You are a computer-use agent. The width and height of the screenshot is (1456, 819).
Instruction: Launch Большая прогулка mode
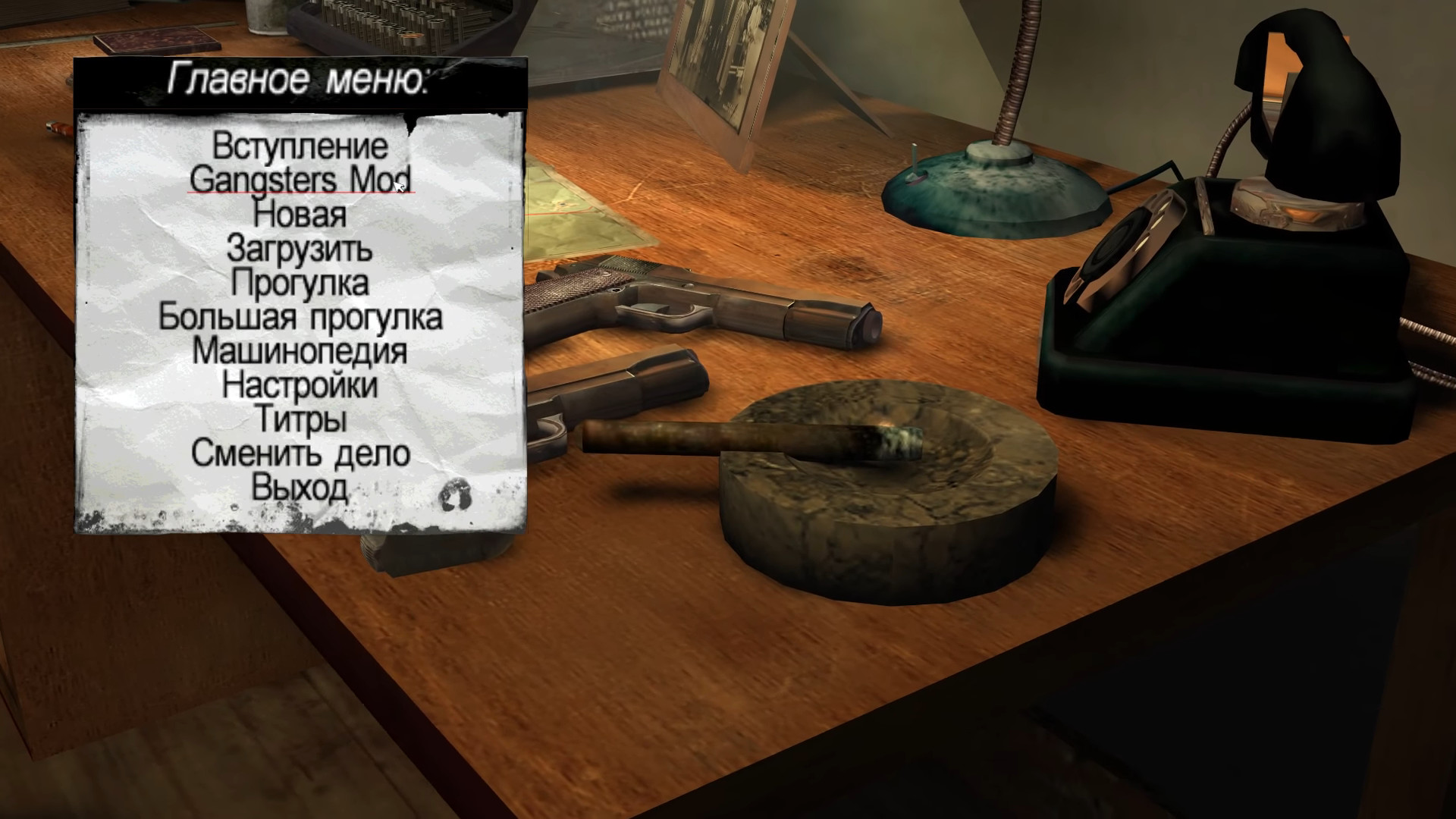(300, 317)
